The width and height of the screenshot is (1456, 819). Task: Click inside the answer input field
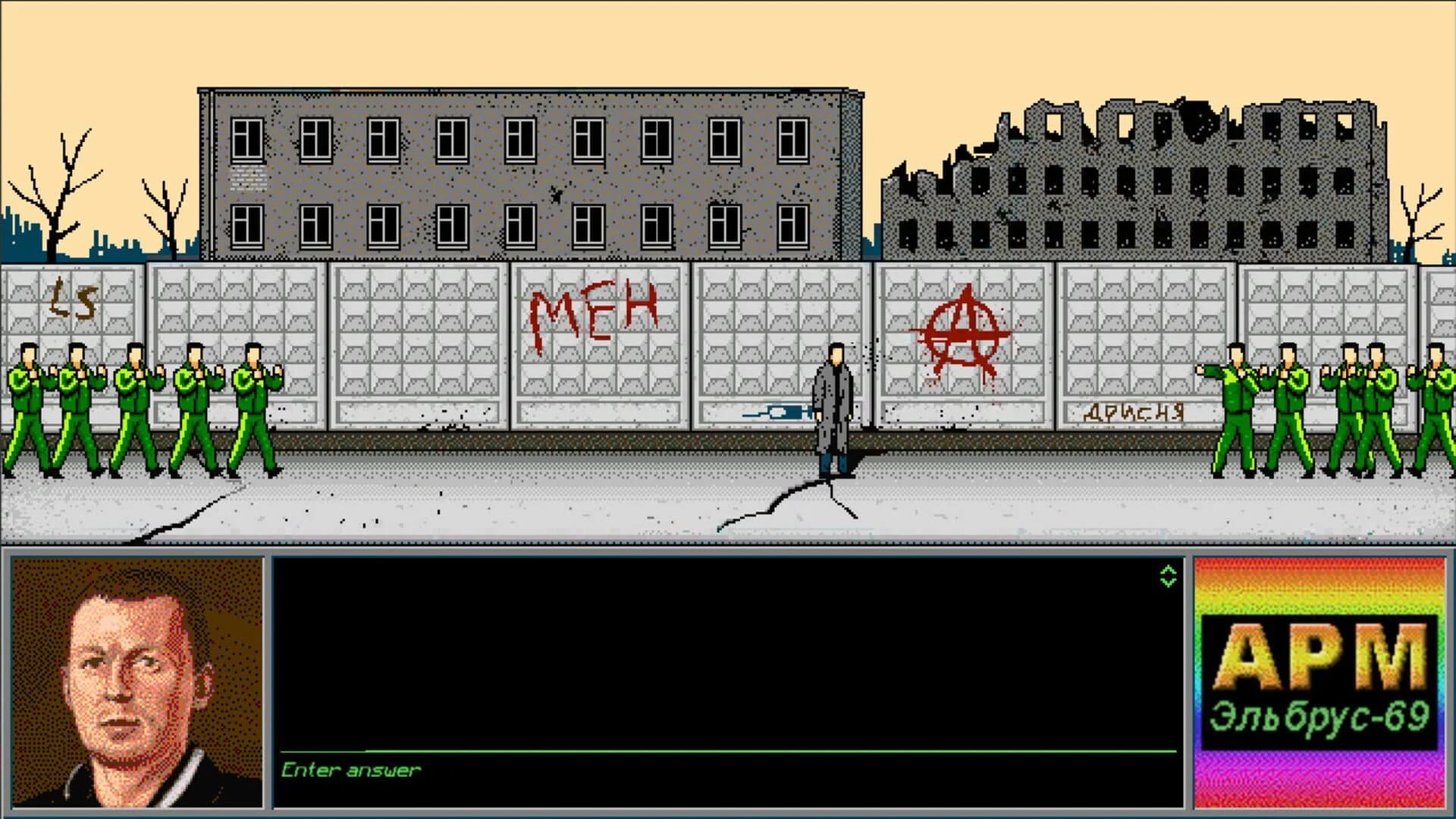(682, 747)
